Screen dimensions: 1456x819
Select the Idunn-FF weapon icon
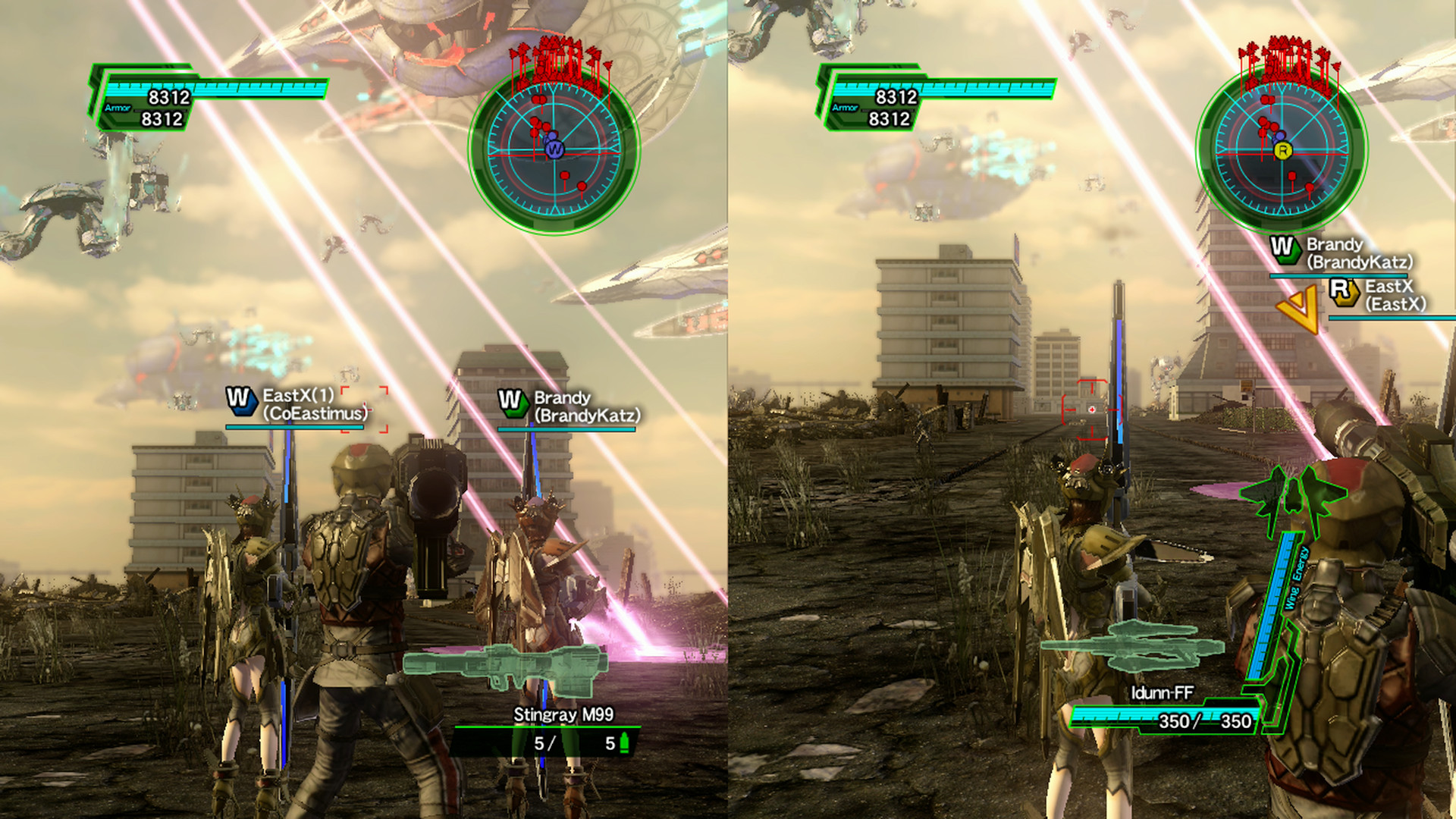coord(1133,645)
